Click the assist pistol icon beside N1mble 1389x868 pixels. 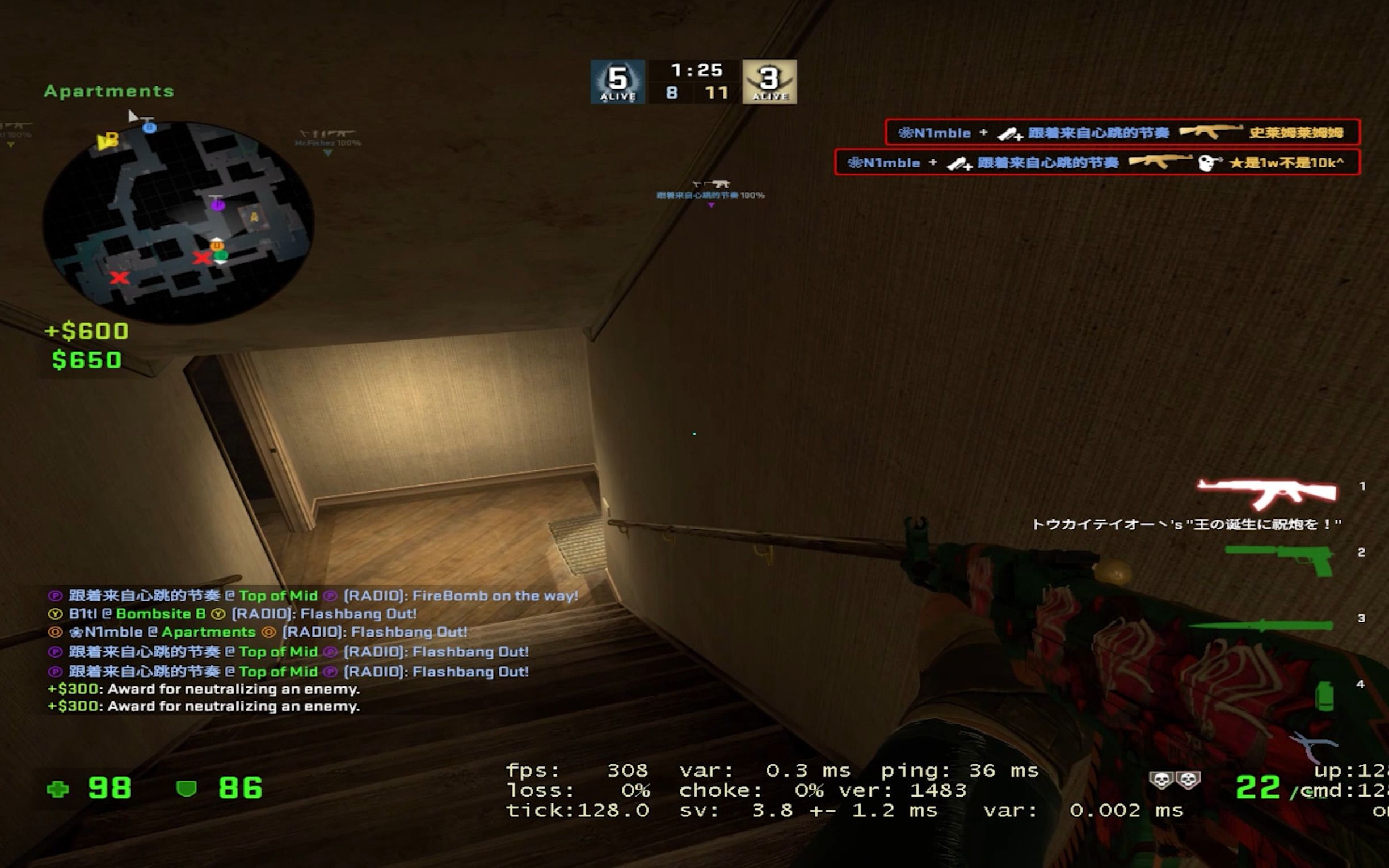[1009, 133]
